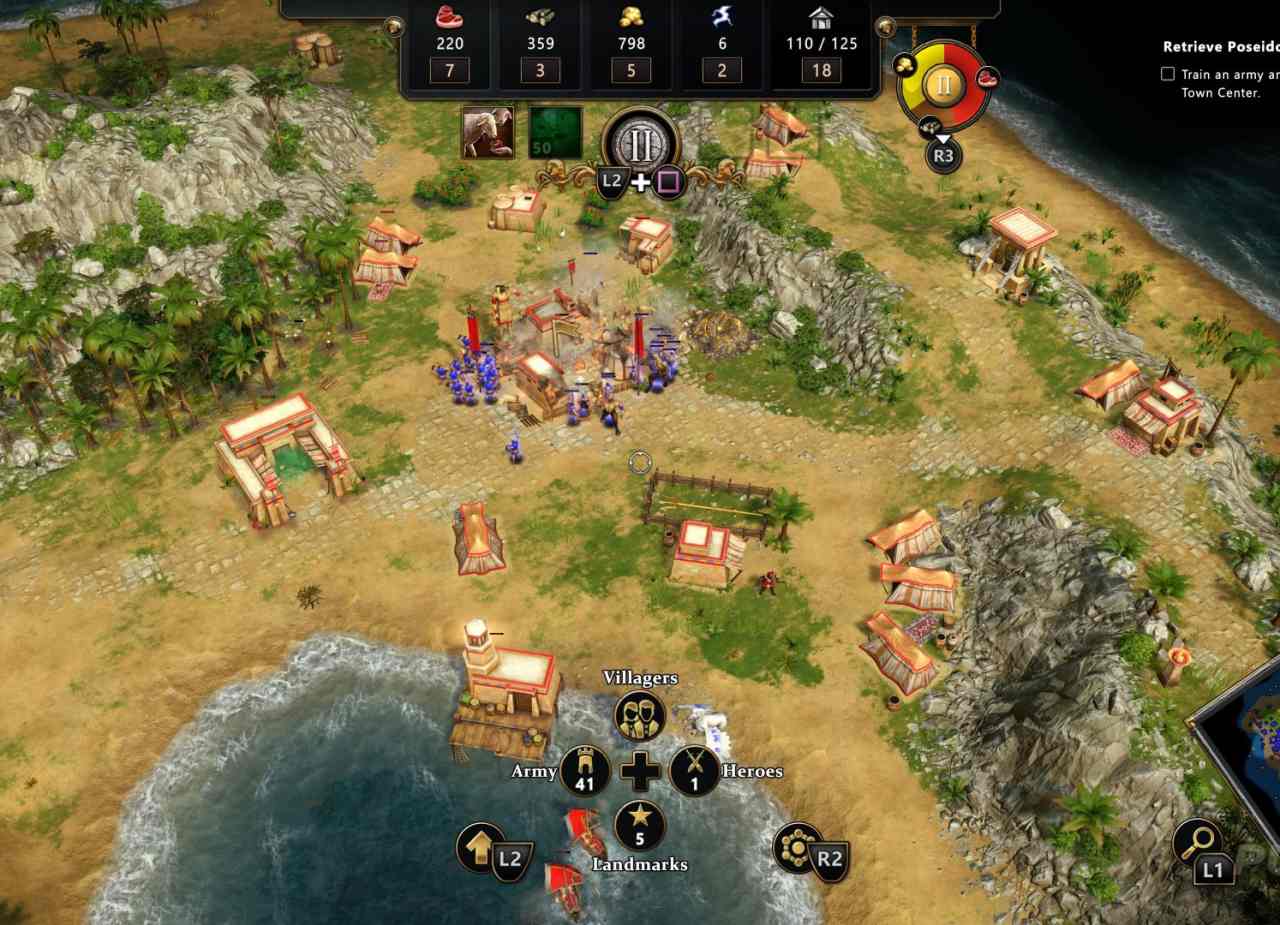Screen dimensions: 1280x925
Task: Activate the ram god power icon
Action: pos(488,133)
